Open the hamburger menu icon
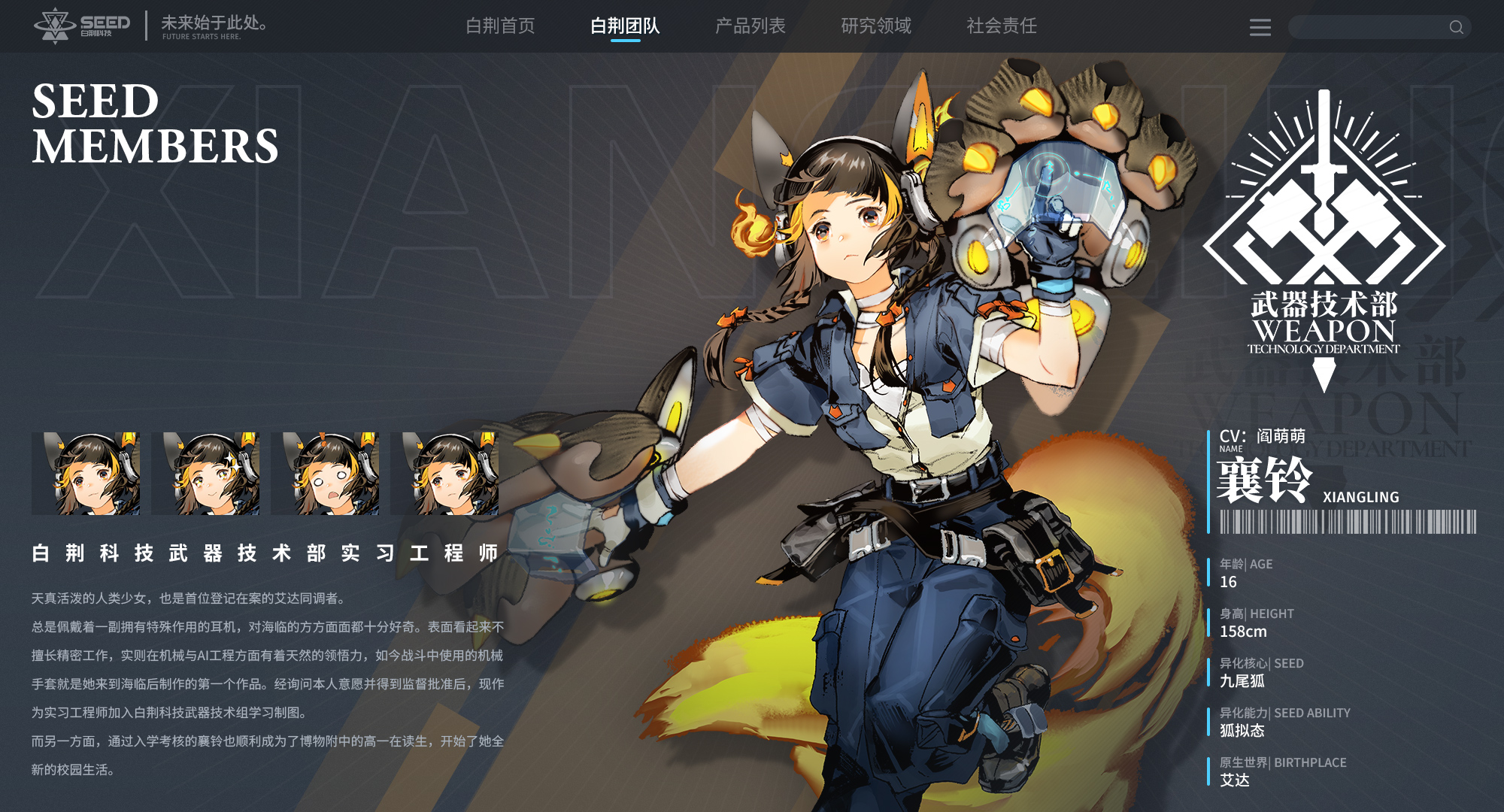Viewport: 1504px width, 812px height. pyautogui.click(x=1260, y=28)
